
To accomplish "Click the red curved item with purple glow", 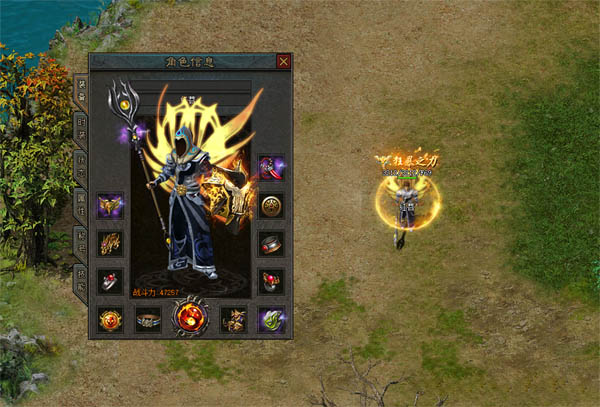I will (271, 167).
